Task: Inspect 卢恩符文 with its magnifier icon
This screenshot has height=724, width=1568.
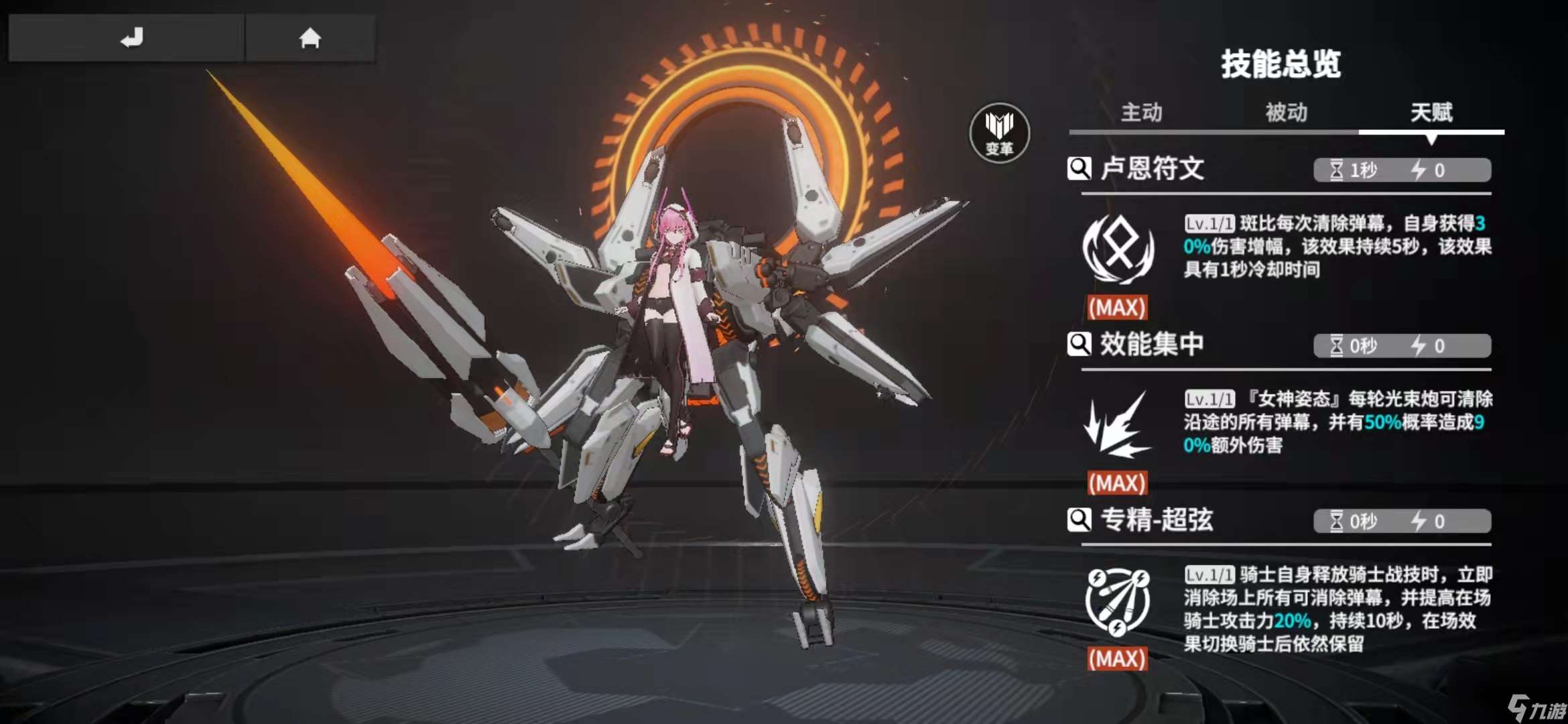Action: coord(1079,168)
